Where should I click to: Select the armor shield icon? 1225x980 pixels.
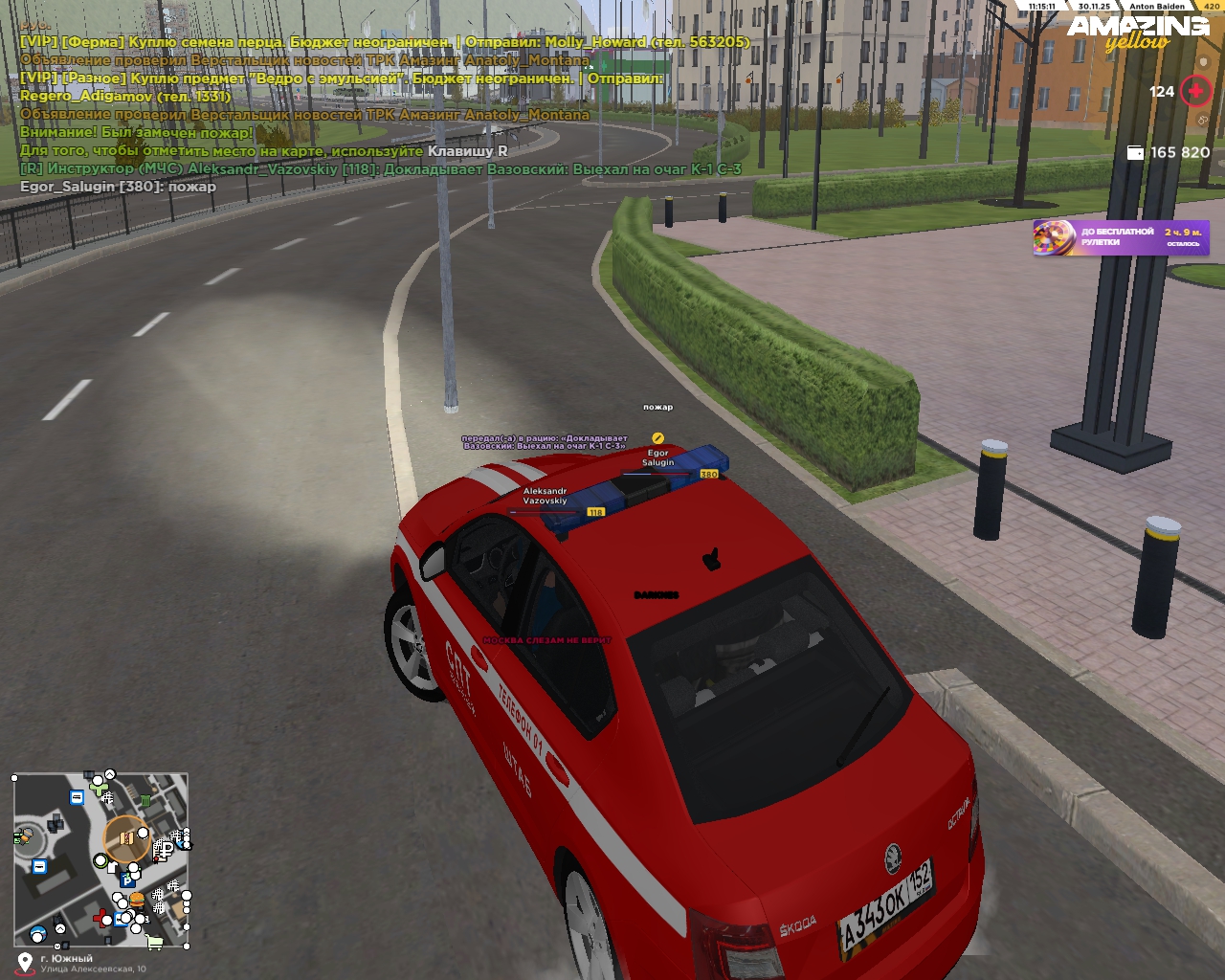pos(1204,121)
